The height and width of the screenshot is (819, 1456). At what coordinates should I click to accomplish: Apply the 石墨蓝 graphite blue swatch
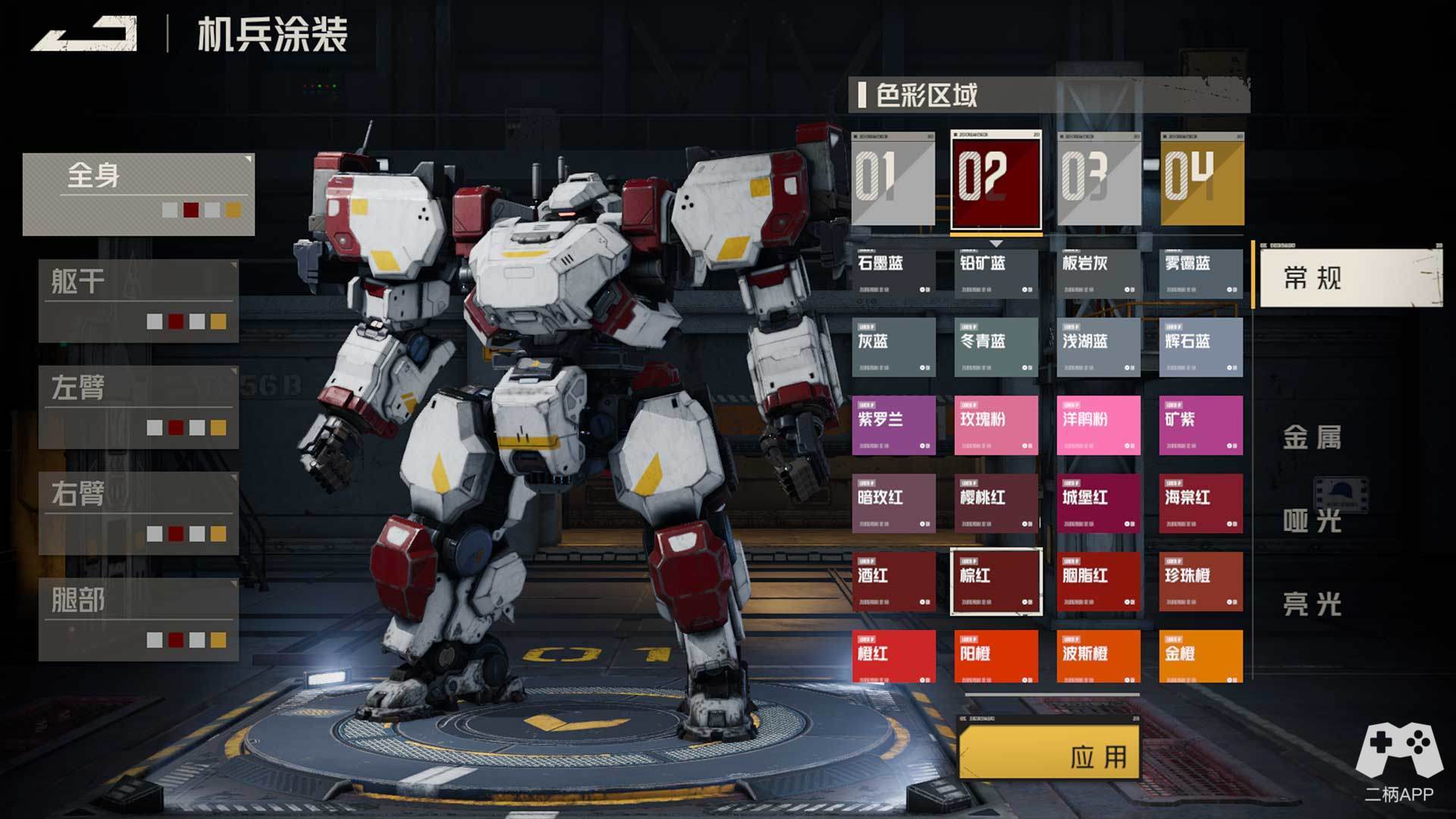click(x=893, y=272)
